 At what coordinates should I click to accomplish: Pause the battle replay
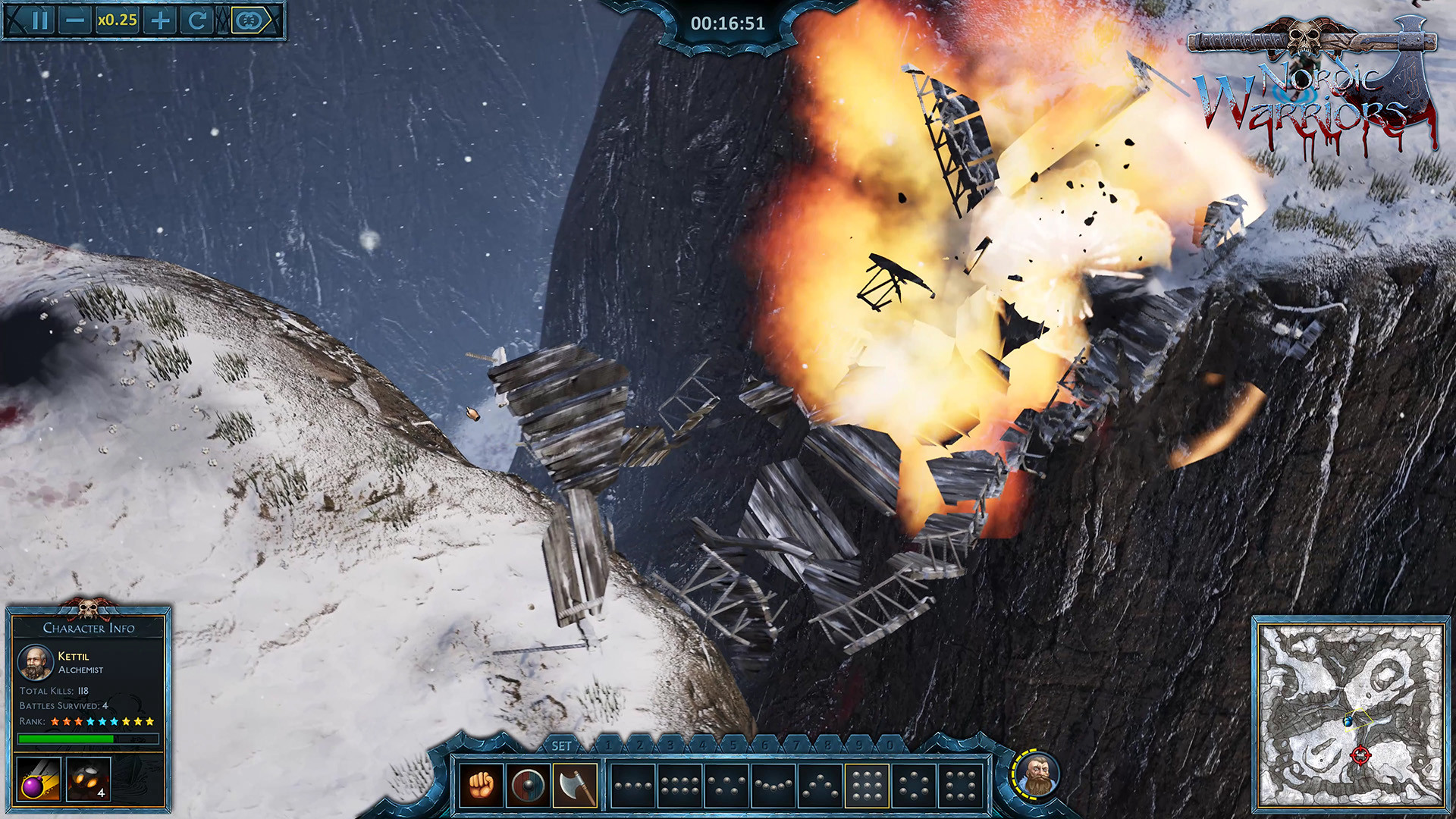click(39, 20)
